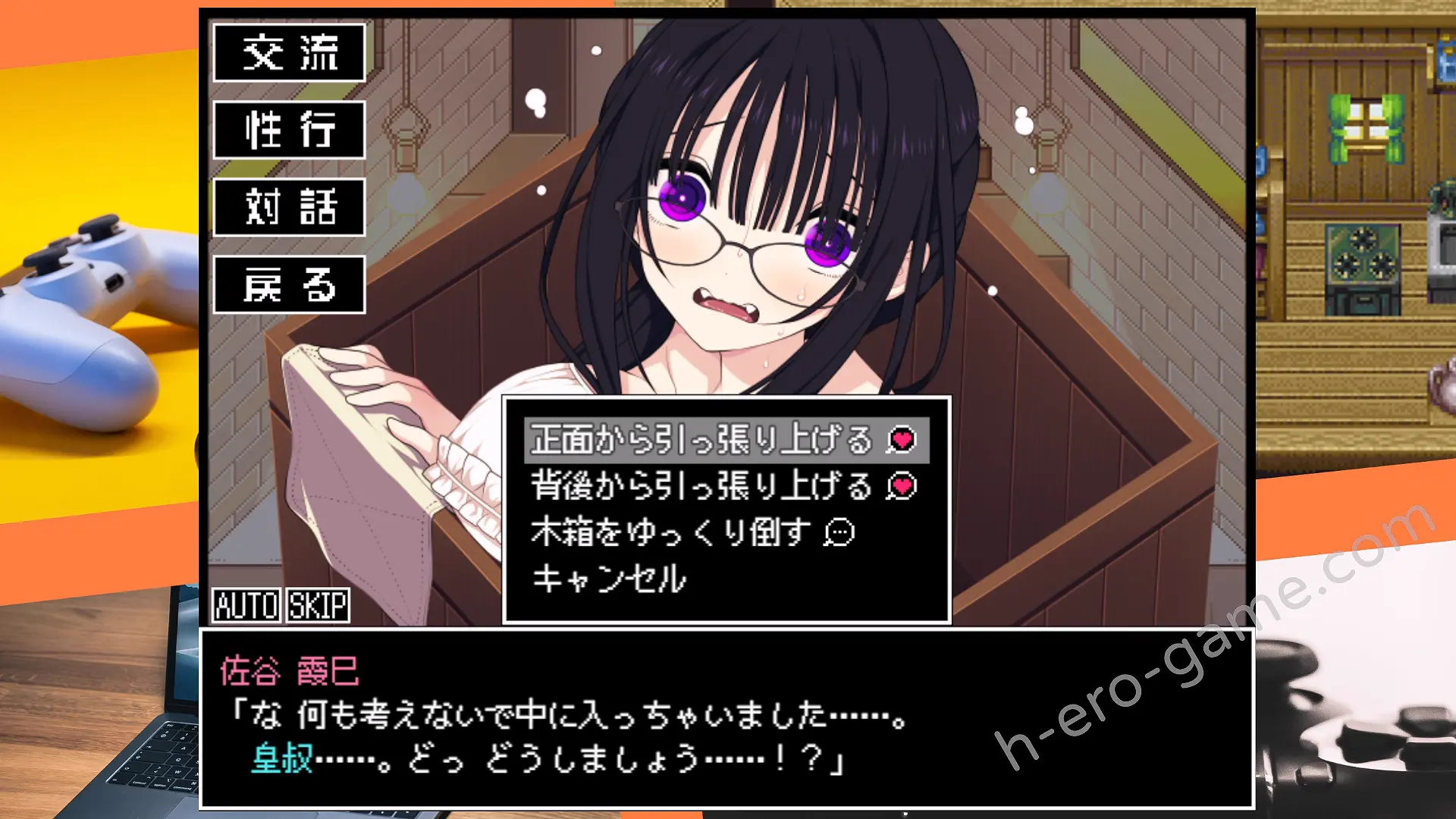Screen dimensions: 1456x819
Task: Choose the 対話 menu option
Action: (289, 207)
